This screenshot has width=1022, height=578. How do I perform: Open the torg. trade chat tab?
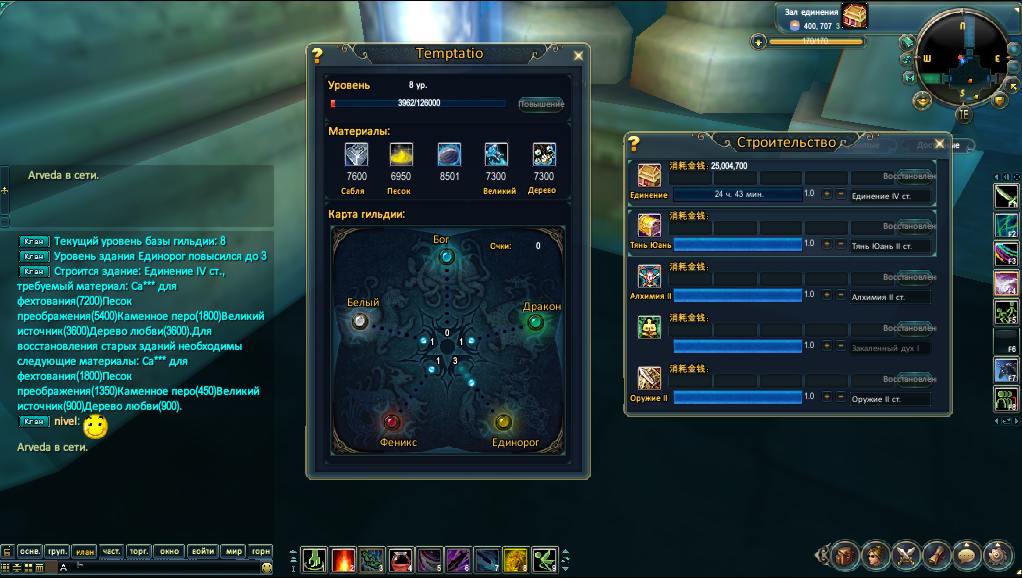click(140, 551)
